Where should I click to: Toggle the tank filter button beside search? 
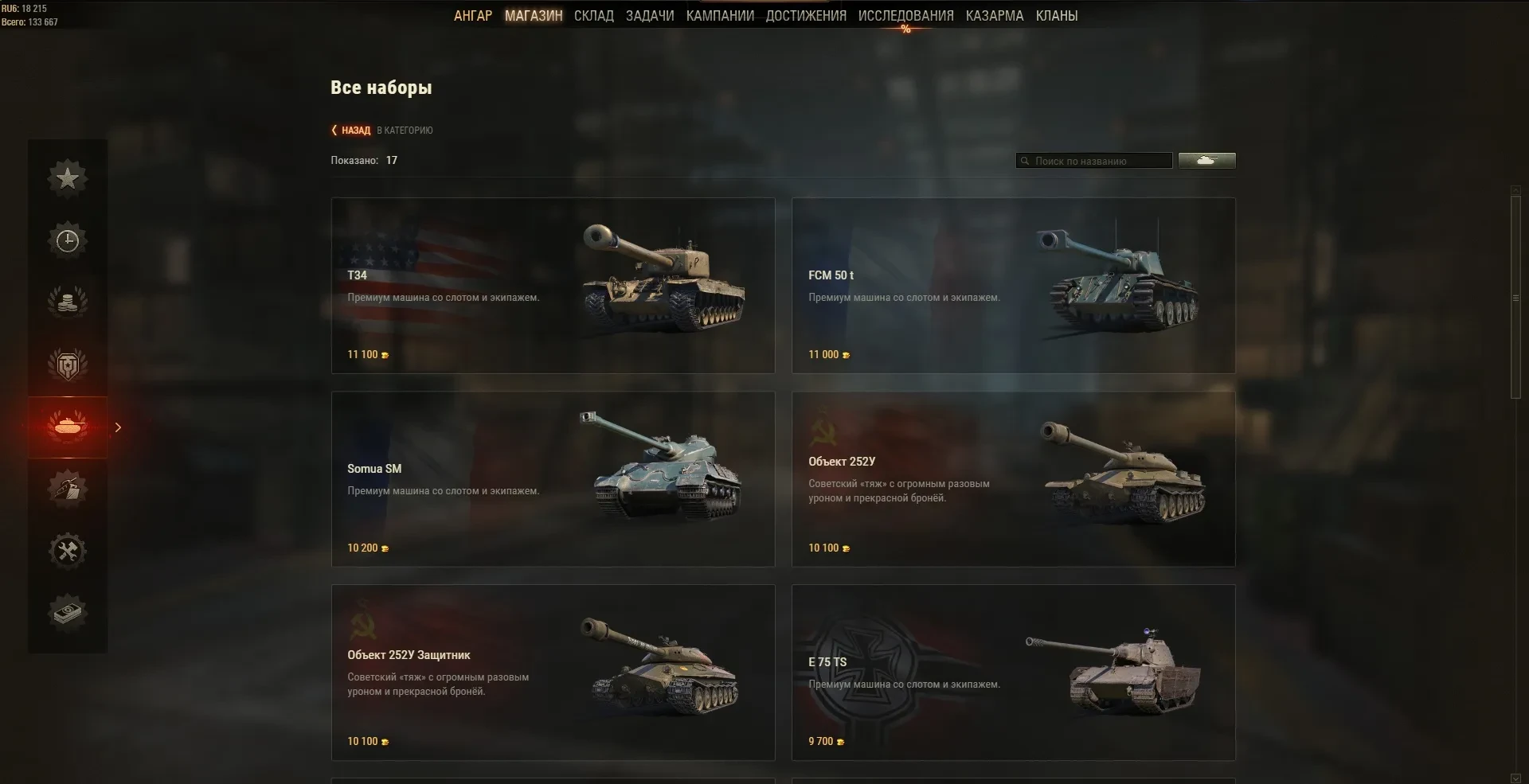pos(1206,161)
